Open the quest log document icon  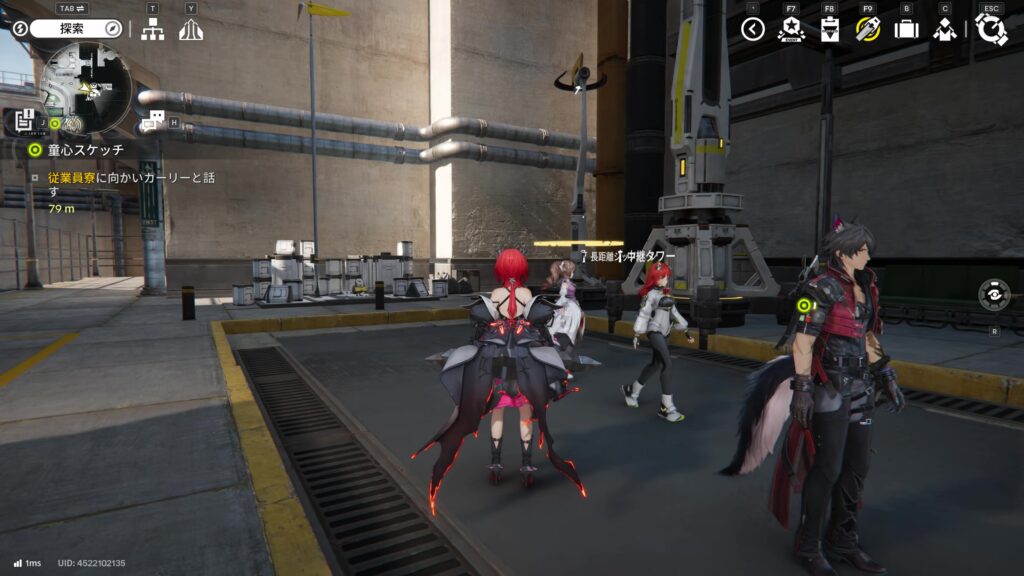[26, 122]
